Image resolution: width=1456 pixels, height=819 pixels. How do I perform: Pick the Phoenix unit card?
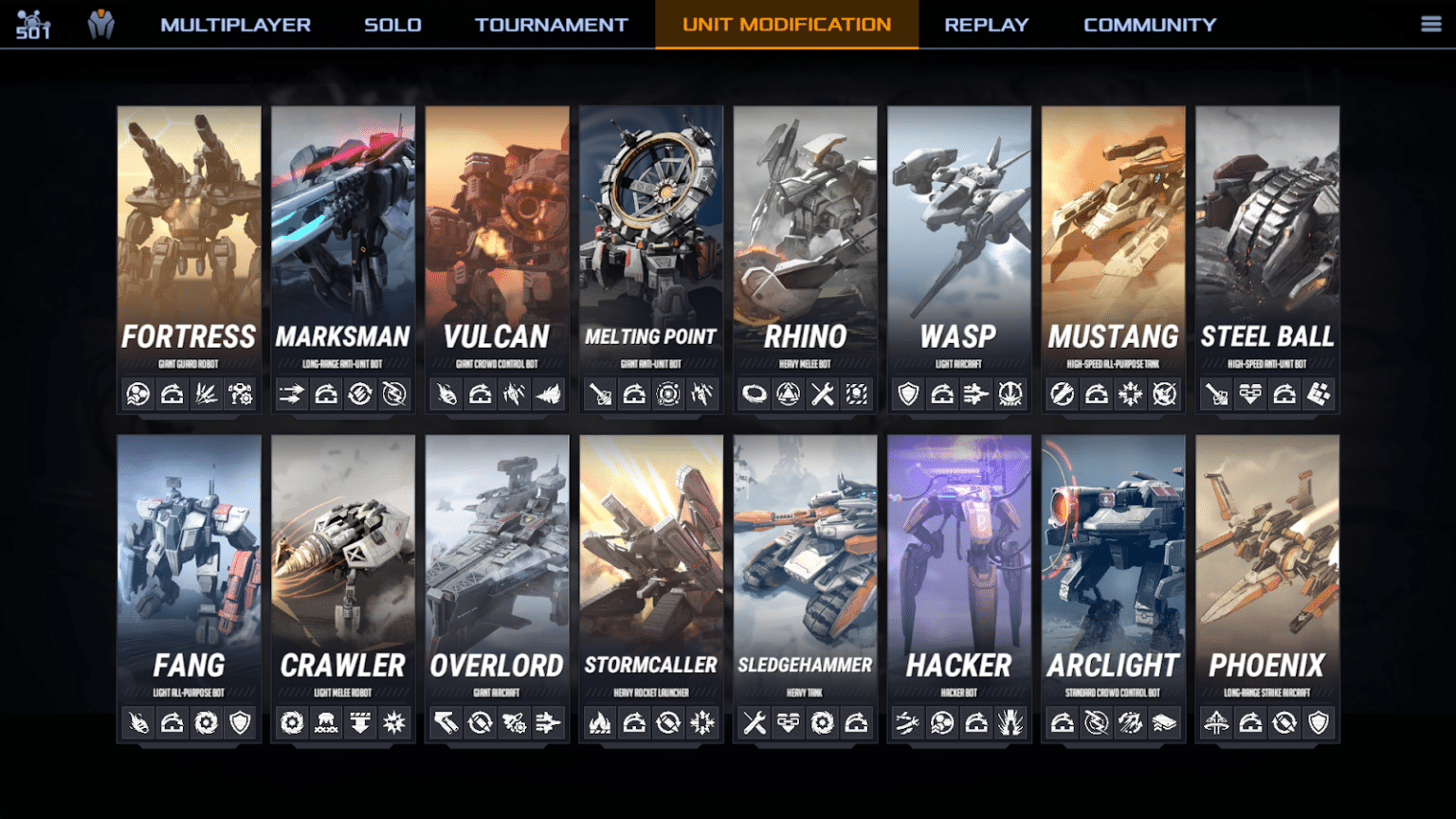[1267, 566]
